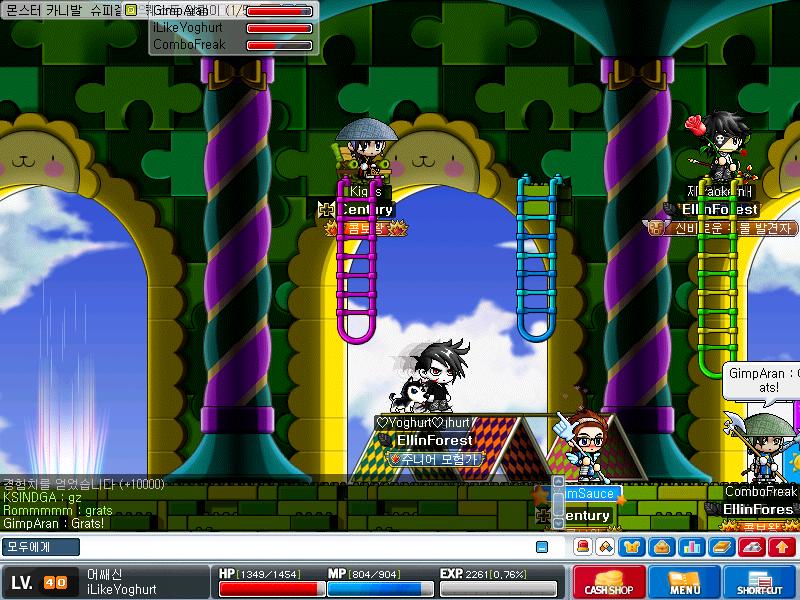Open the yellow book skill icon
Screen dimensions: 800x600
[x=721, y=547]
